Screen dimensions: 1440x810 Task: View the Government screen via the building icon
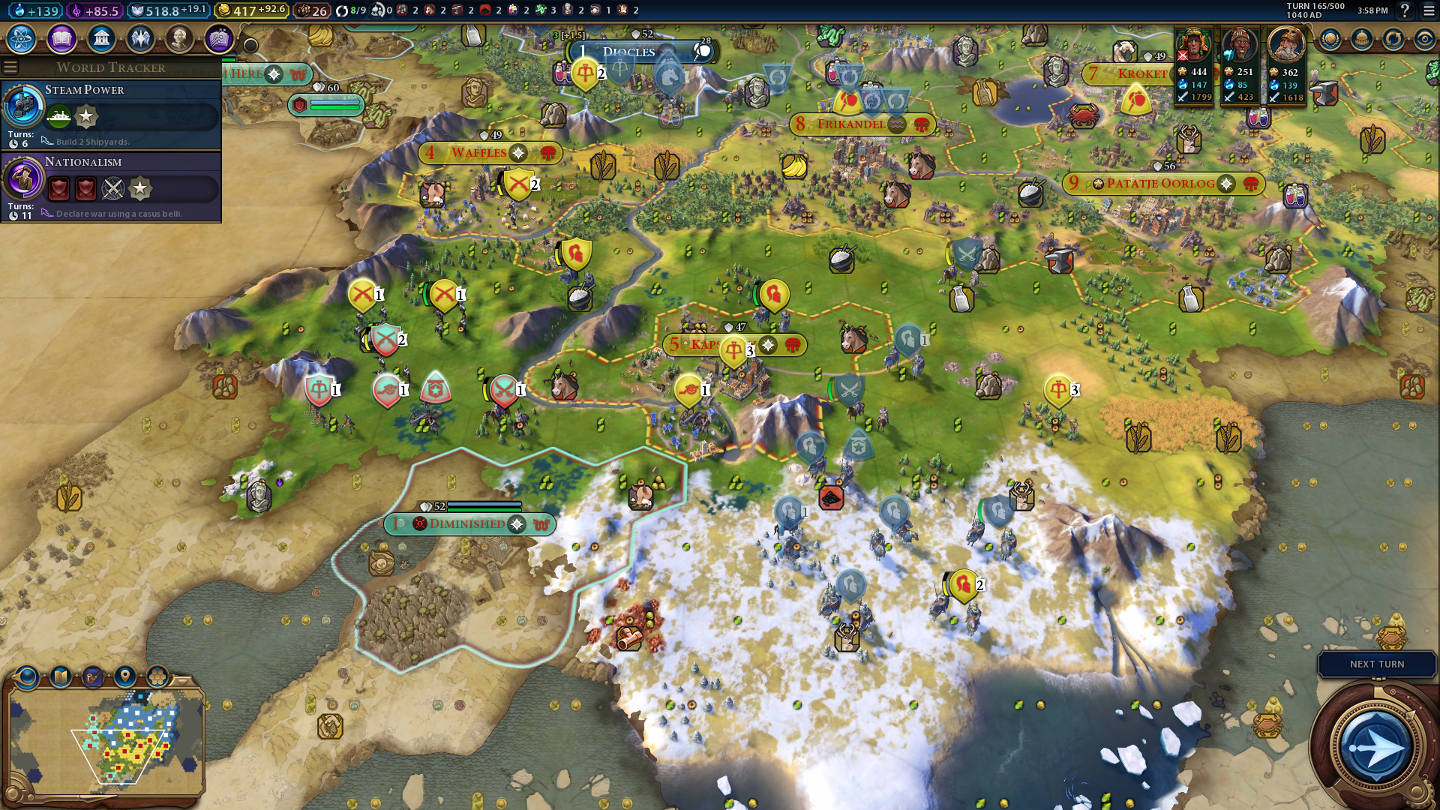[100, 39]
